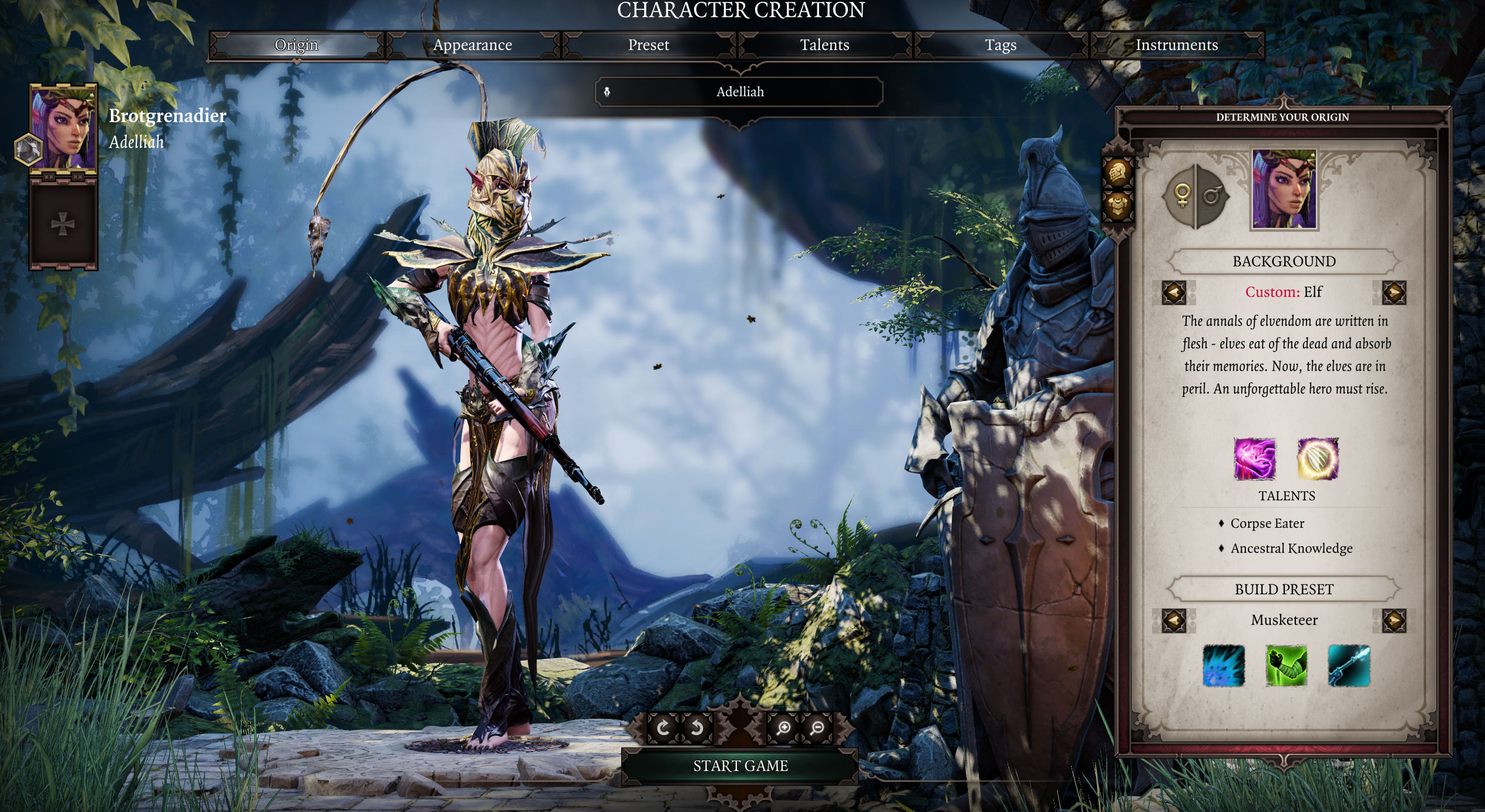Open the Preset tab
The image size is (1485, 812).
tap(648, 45)
